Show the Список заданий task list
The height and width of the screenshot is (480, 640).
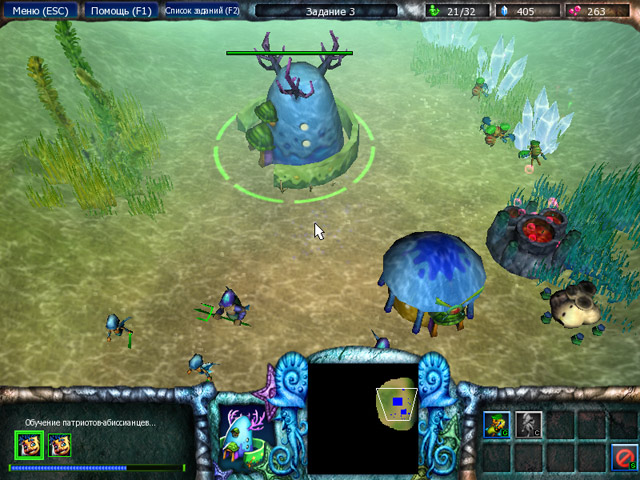pyautogui.click(x=202, y=11)
